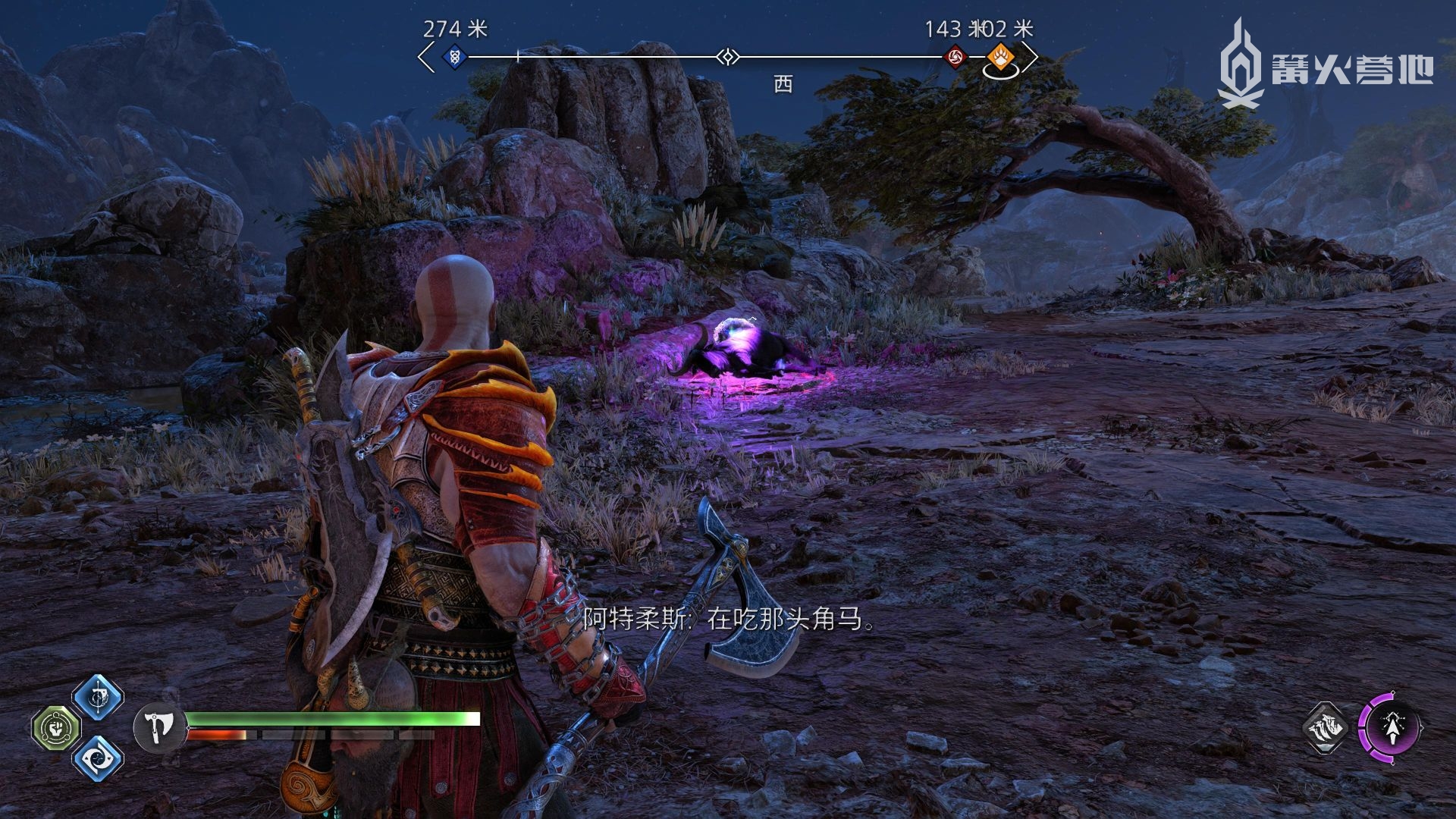Use the upper blue runic attack icon
The image size is (1456, 819).
click(98, 696)
